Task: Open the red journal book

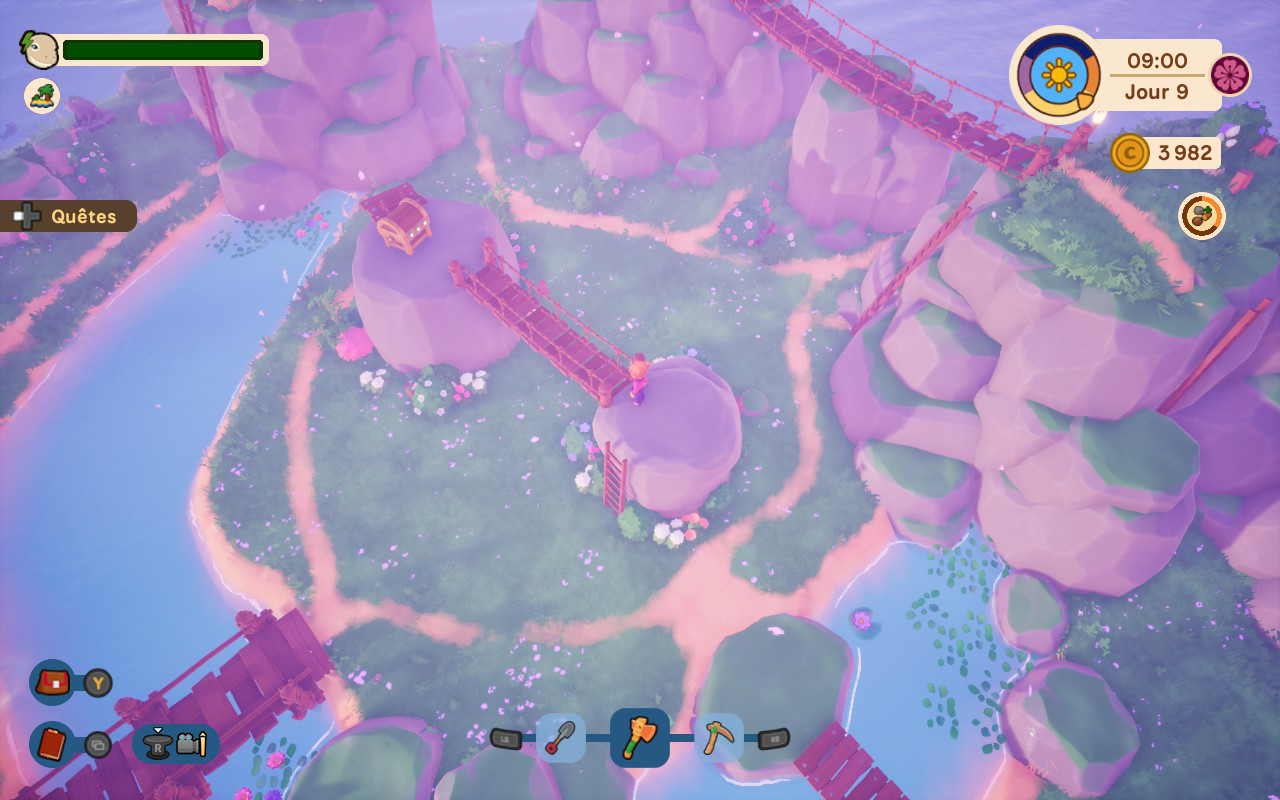Action: pos(52,744)
